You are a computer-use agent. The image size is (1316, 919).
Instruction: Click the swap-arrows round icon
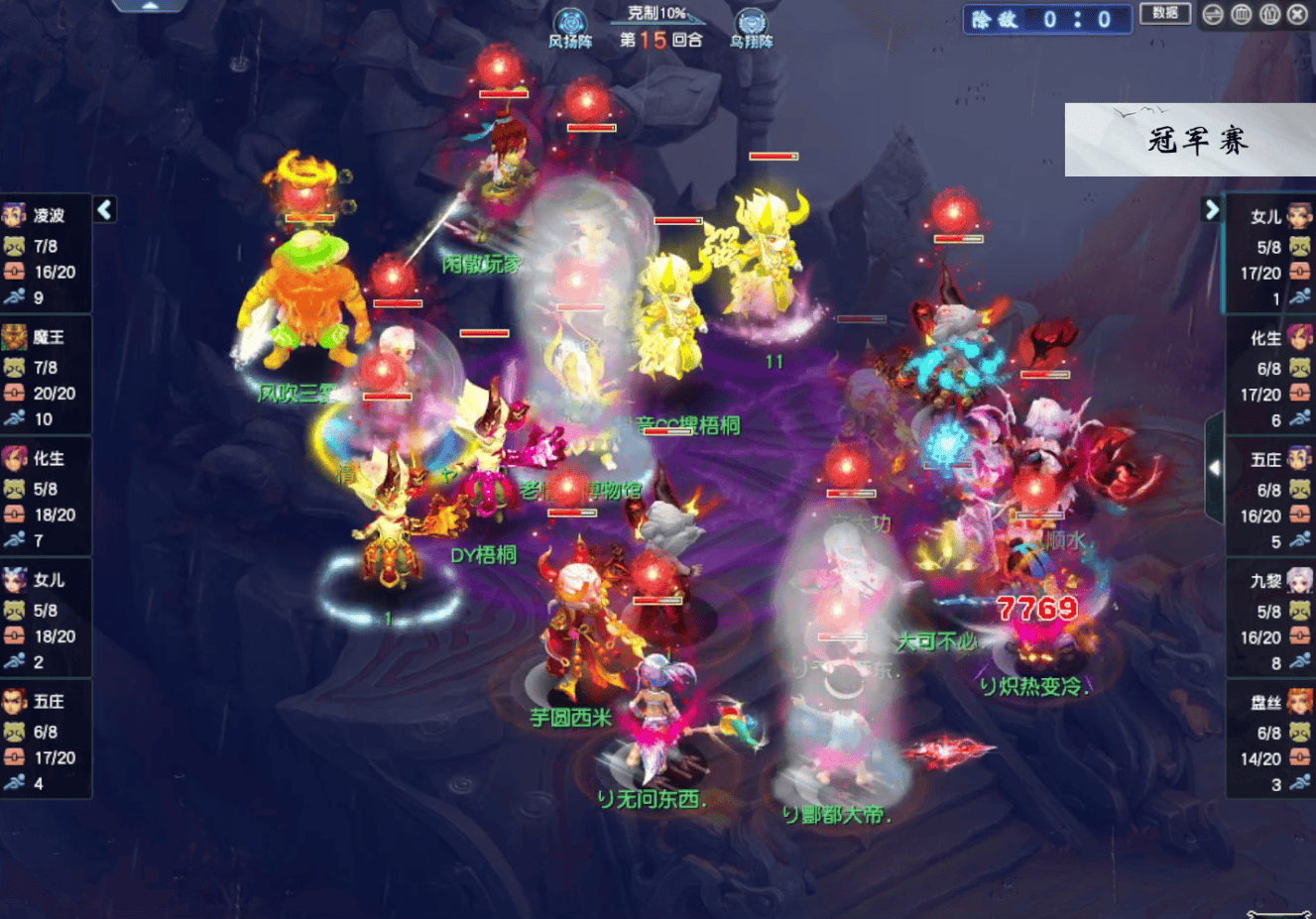click(1213, 14)
